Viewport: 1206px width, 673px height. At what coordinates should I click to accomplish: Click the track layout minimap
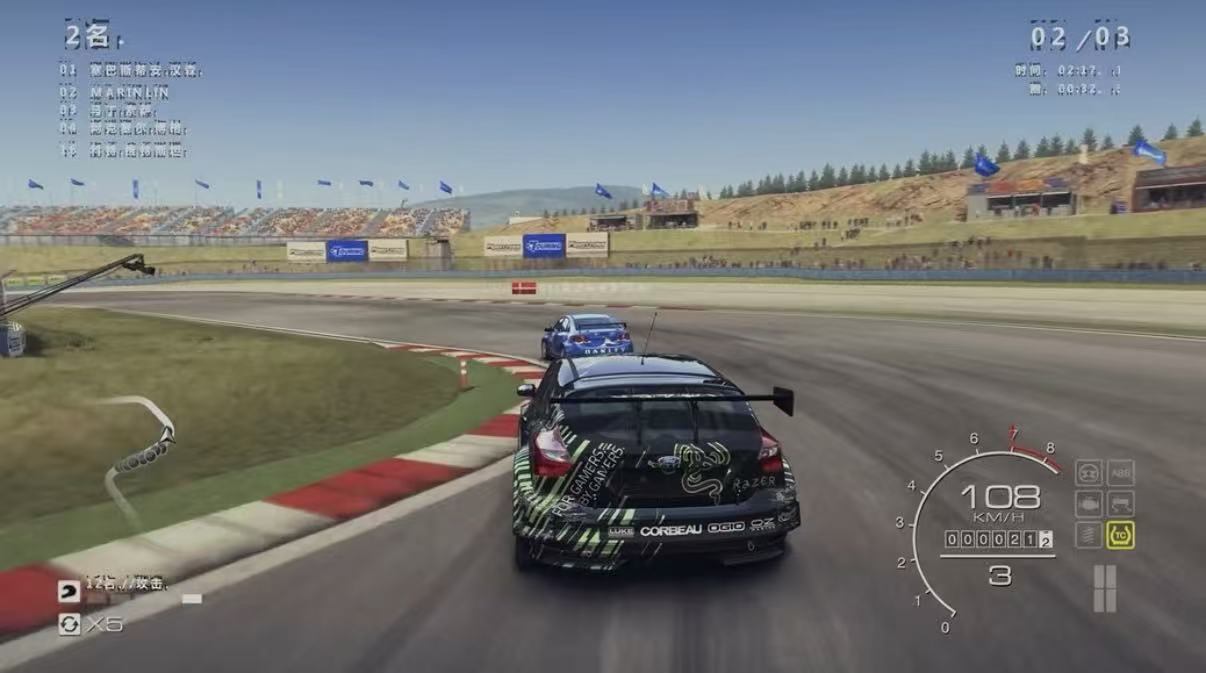coord(142,448)
